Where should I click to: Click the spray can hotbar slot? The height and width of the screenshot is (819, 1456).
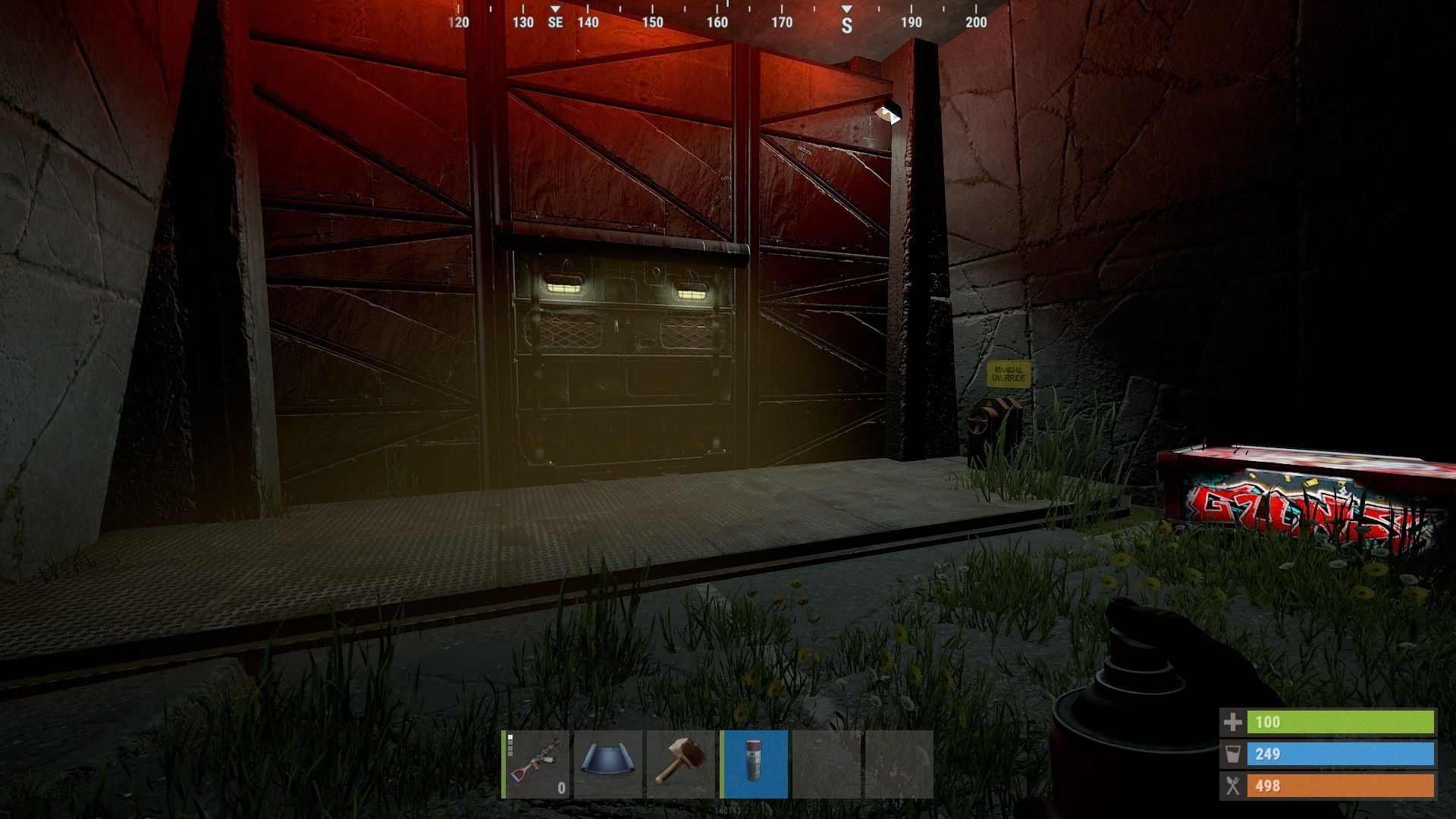[x=754, y=764]
